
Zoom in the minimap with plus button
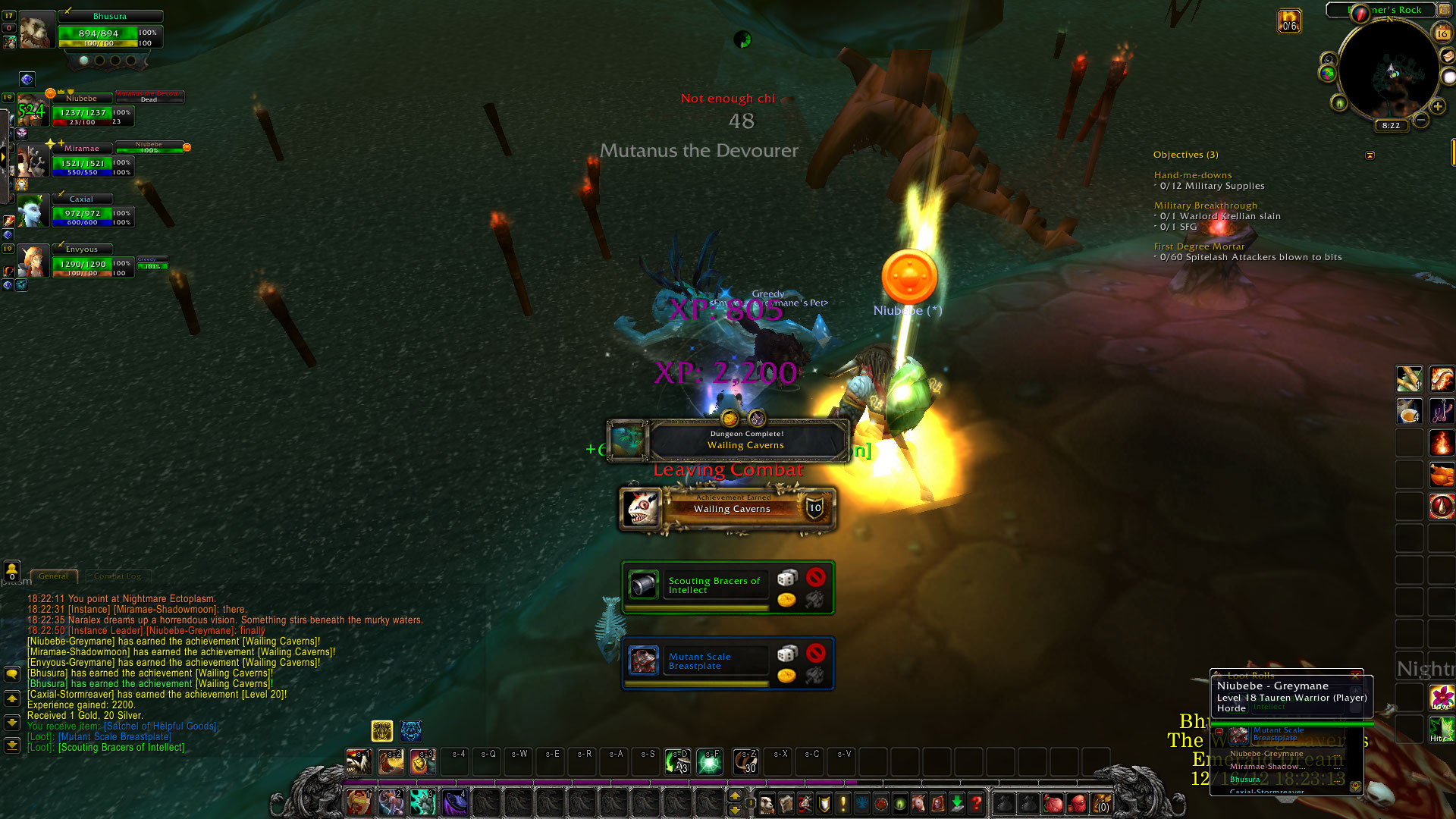coord(1438,106)
